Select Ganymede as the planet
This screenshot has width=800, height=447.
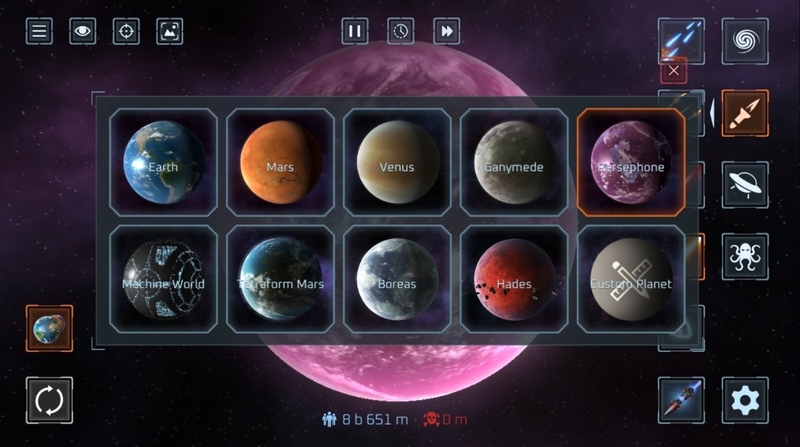pos(514,162)
